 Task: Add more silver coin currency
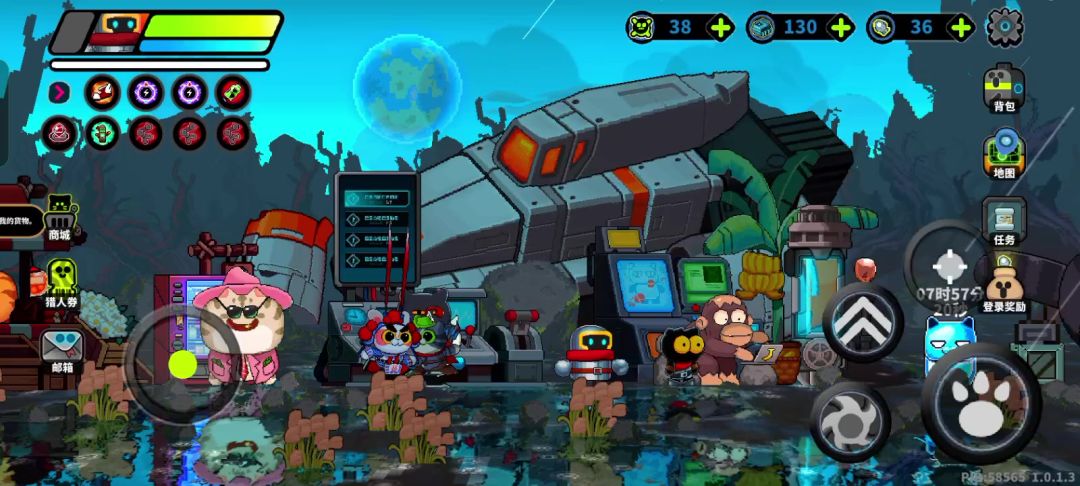click(961, 27)
